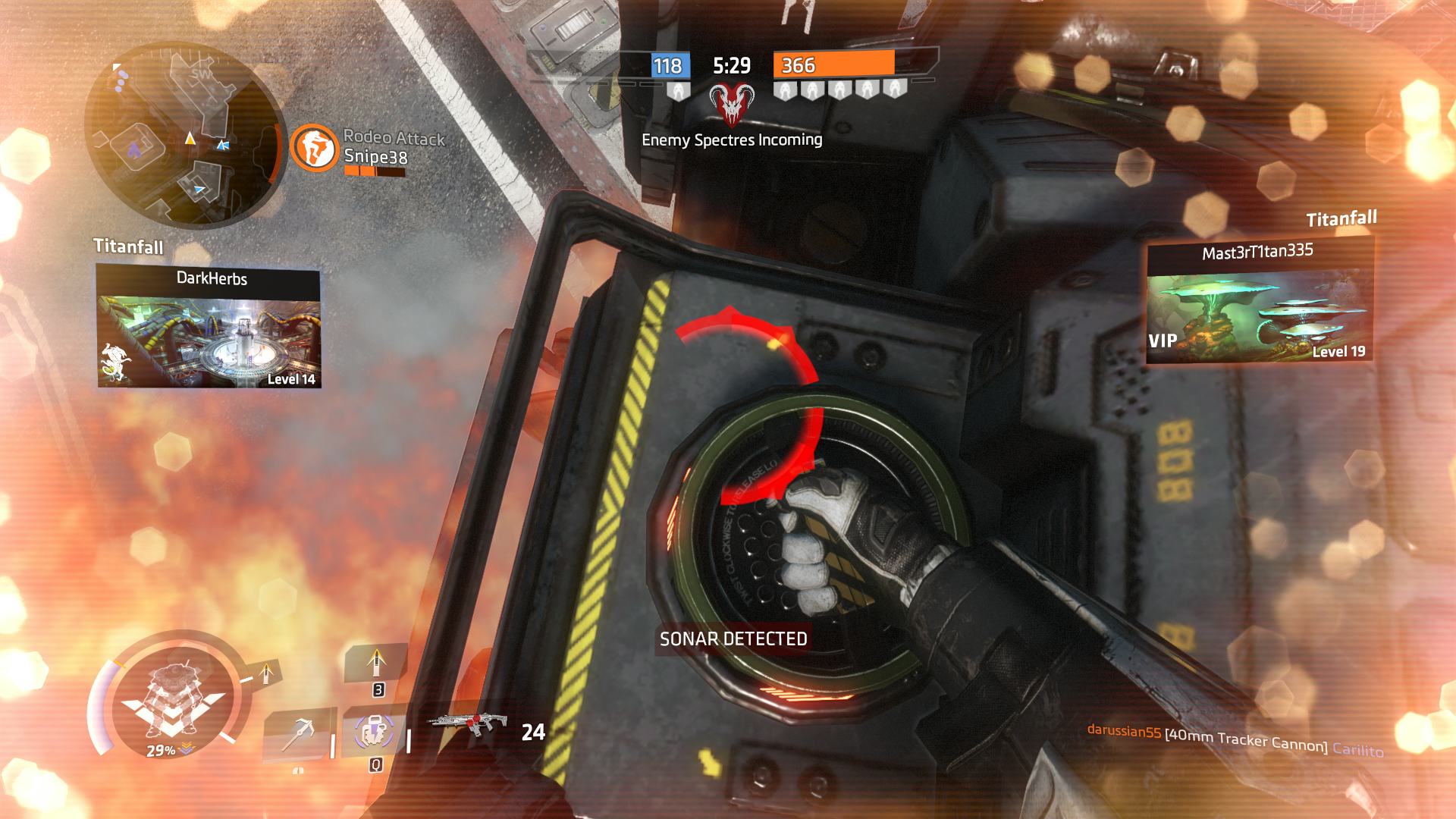Screen dimensions: 1456x819
Task: Select the bullet ordnance icon above the 3 keybind
Action: point(376,664)
